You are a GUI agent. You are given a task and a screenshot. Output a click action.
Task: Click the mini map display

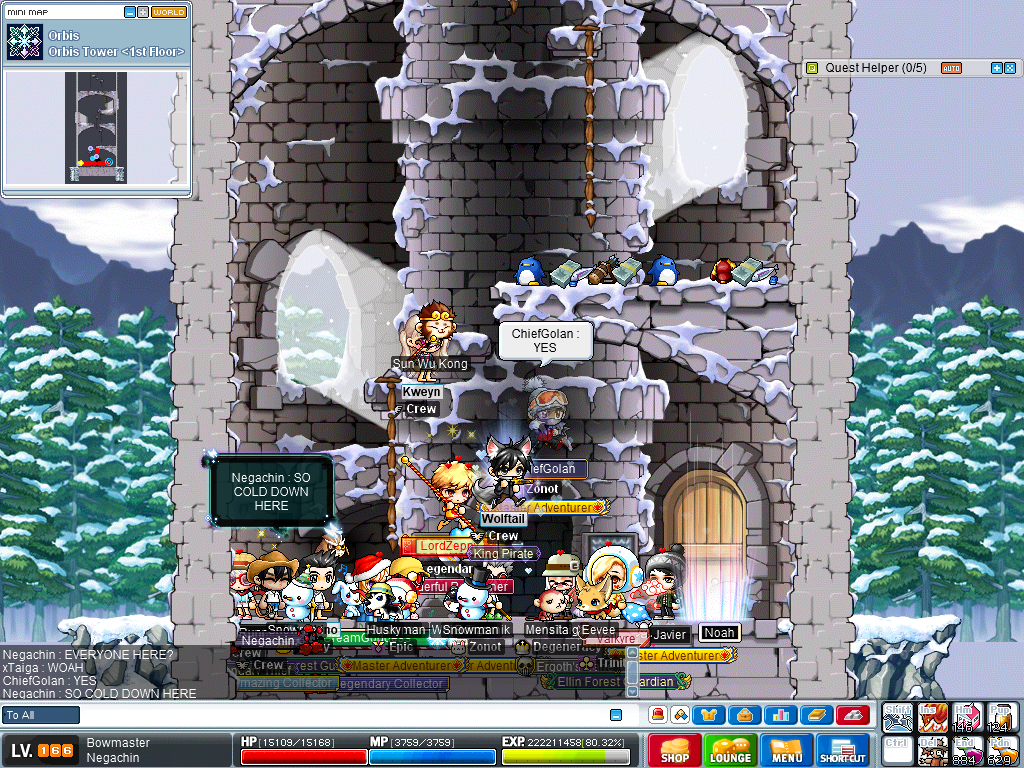(96, 127)
